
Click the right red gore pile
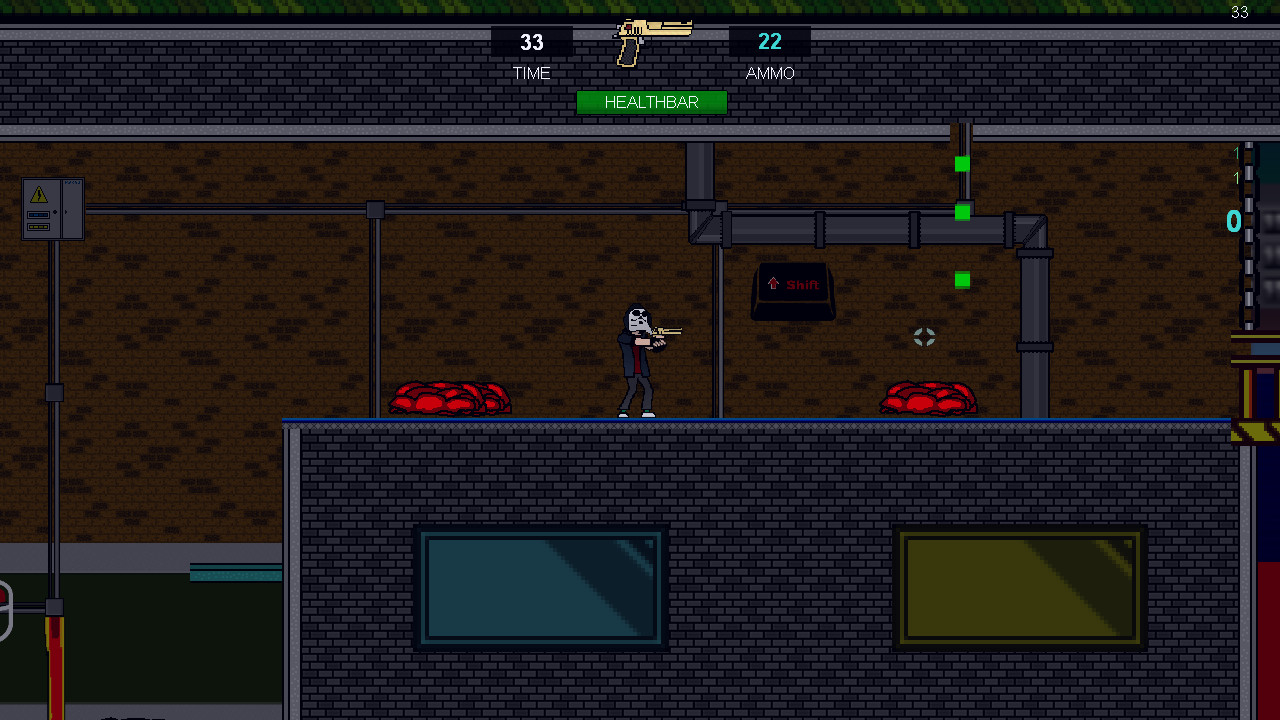(x=928, y=398)
